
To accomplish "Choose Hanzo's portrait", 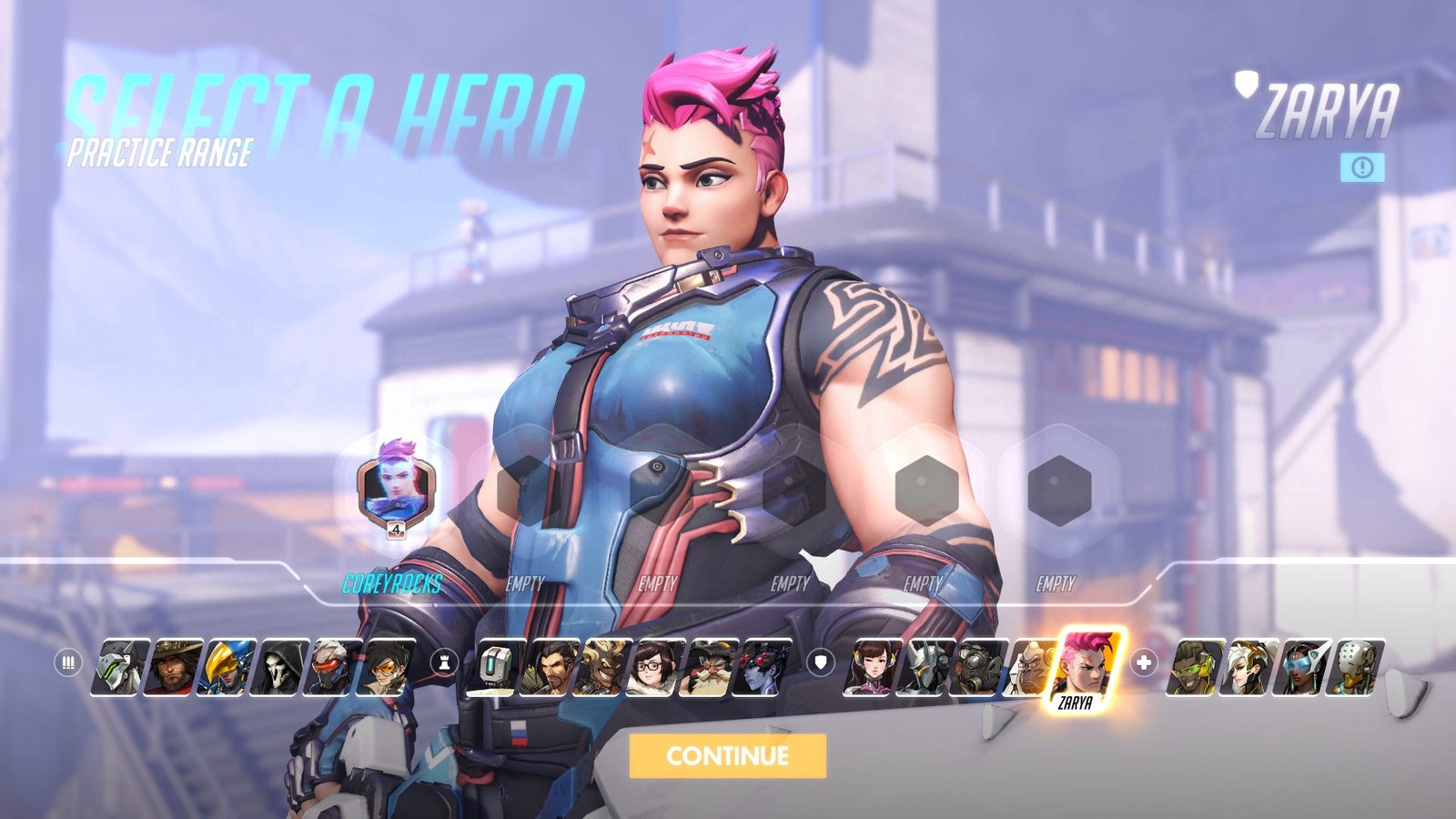I will (x=550, y=668).
